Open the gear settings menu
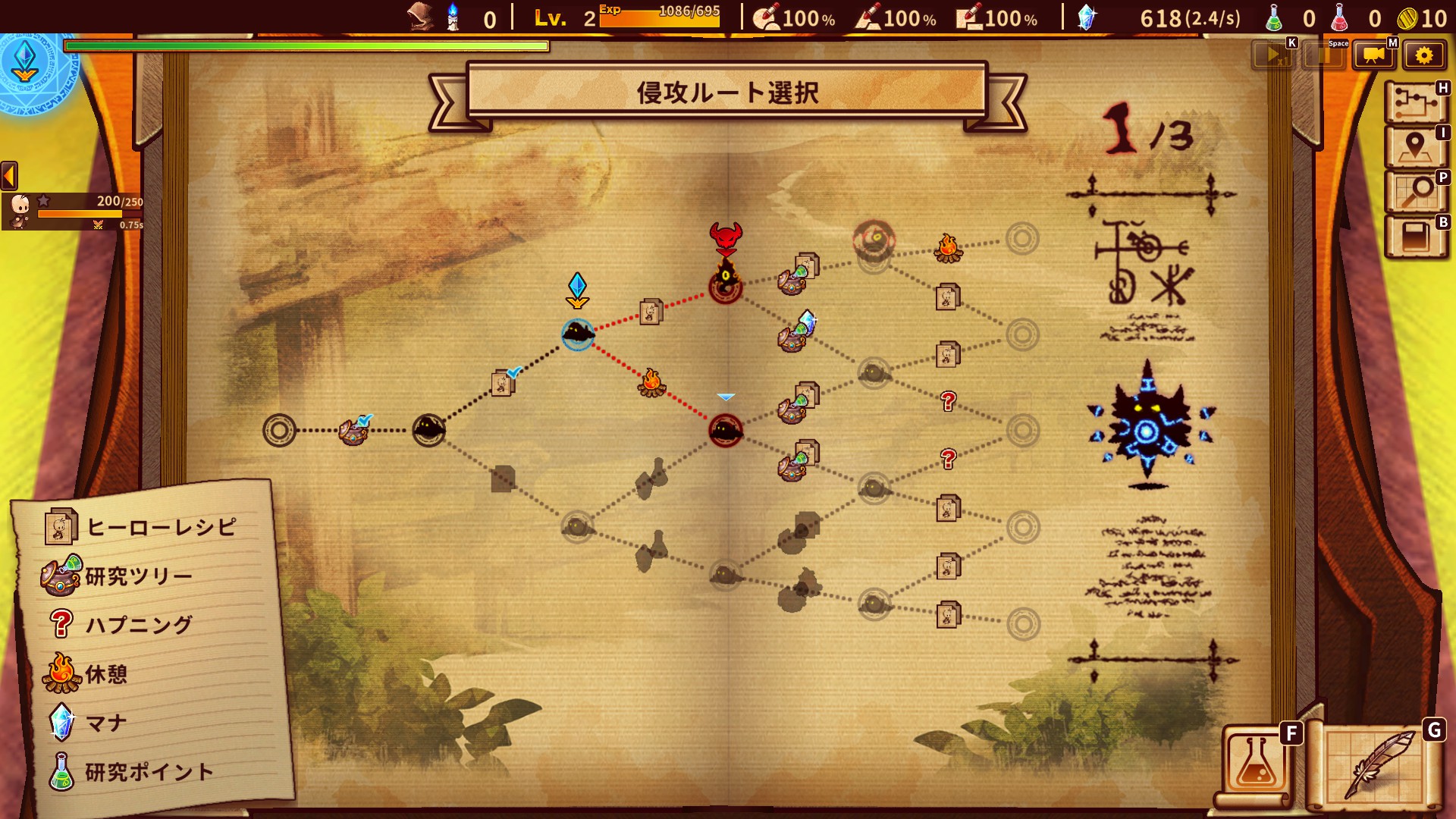 (x=1423, y=55)
